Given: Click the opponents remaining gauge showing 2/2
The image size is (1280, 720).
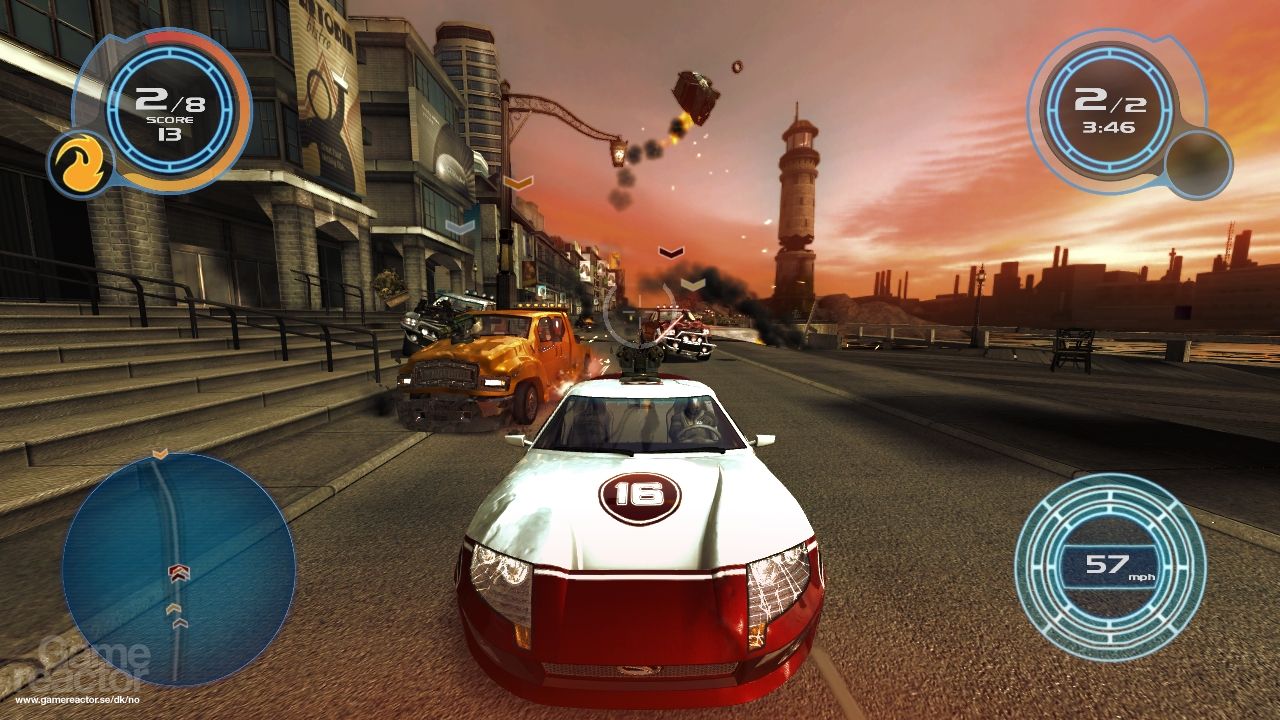Looking at the screenshot, I should 1108,100.
